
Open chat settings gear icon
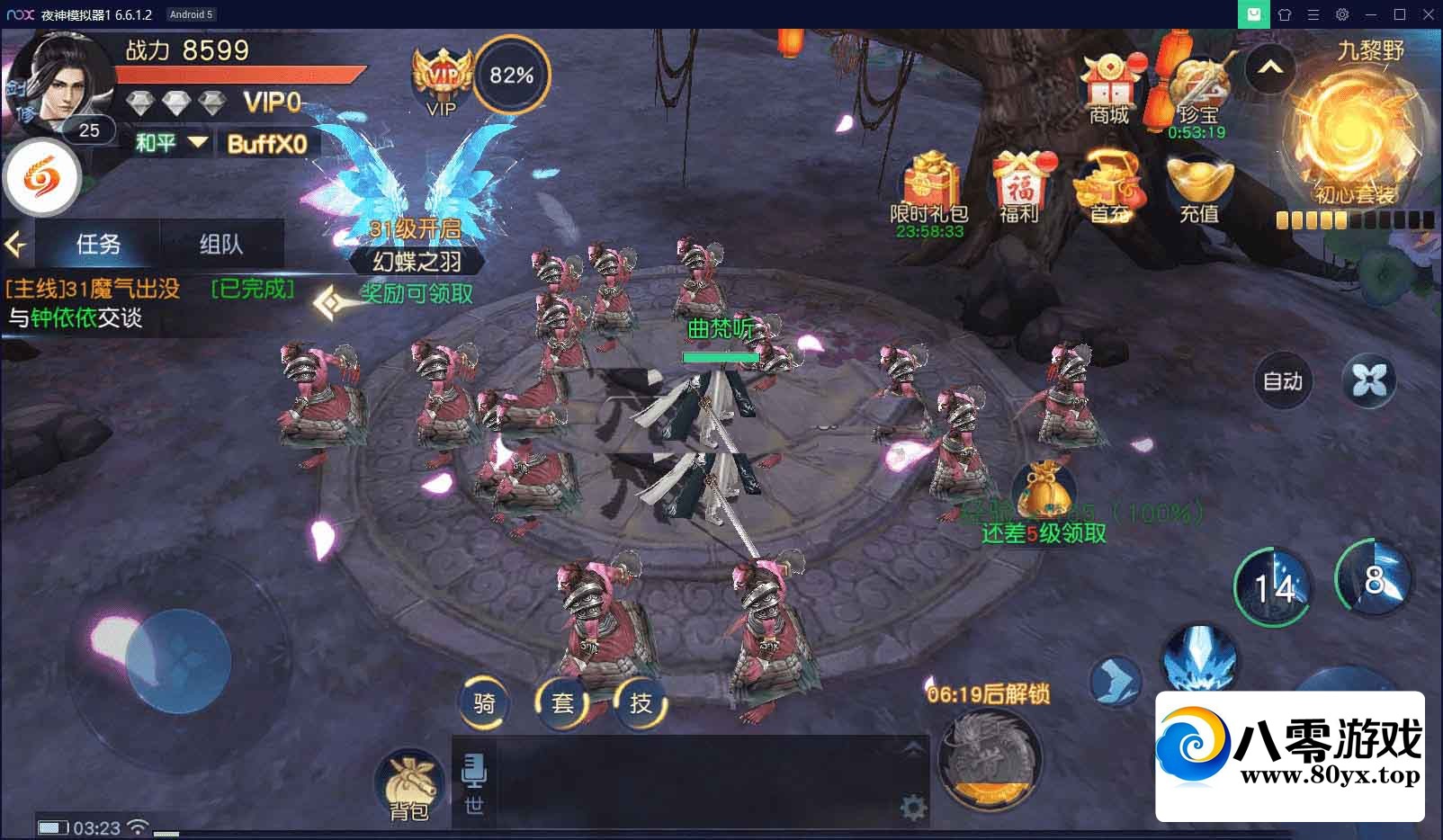point(913,808)
